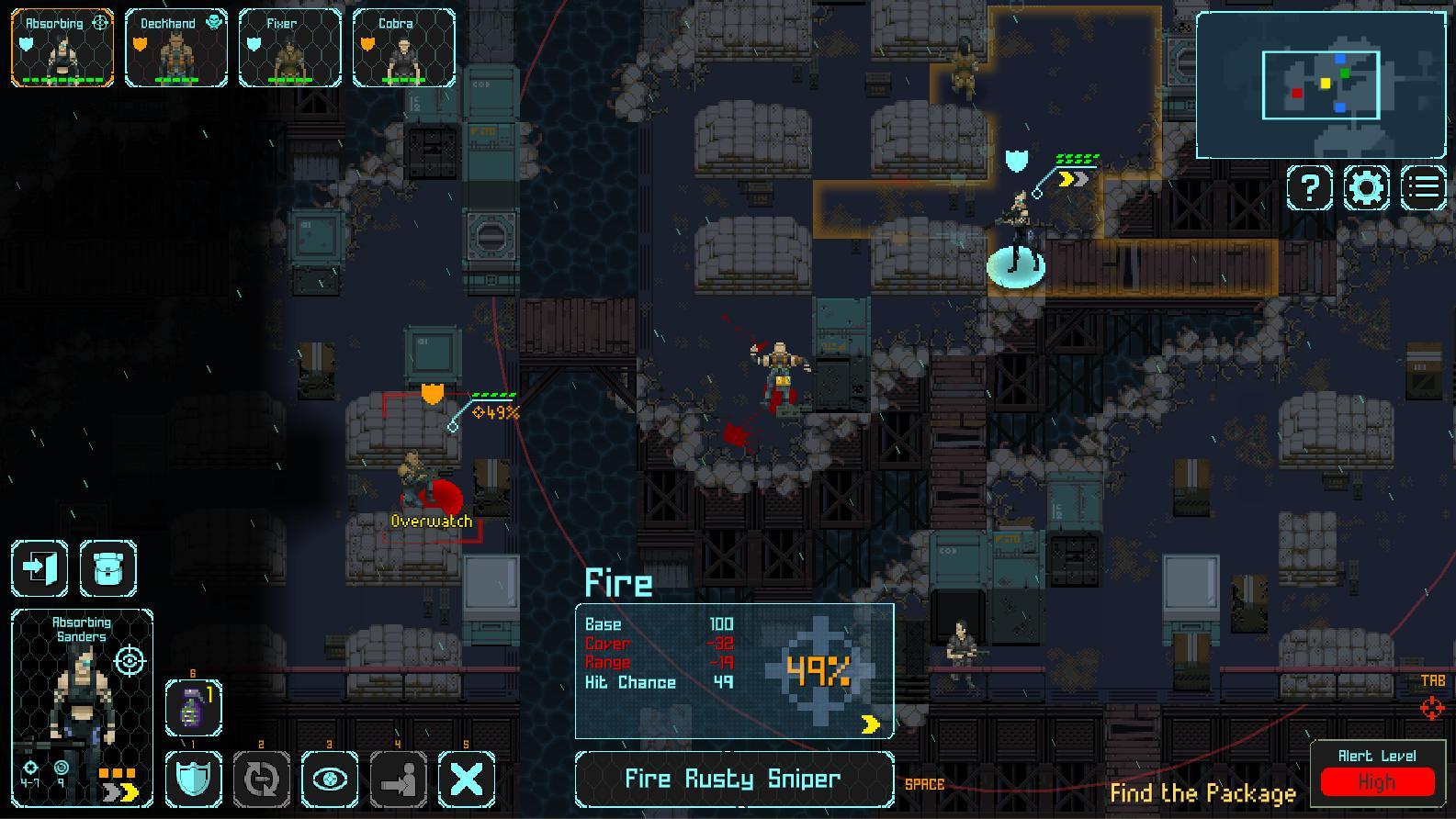This screenshot has height=819, width=1456.
Task: Cancel targeting with the X ability slot
Action: 467,780
